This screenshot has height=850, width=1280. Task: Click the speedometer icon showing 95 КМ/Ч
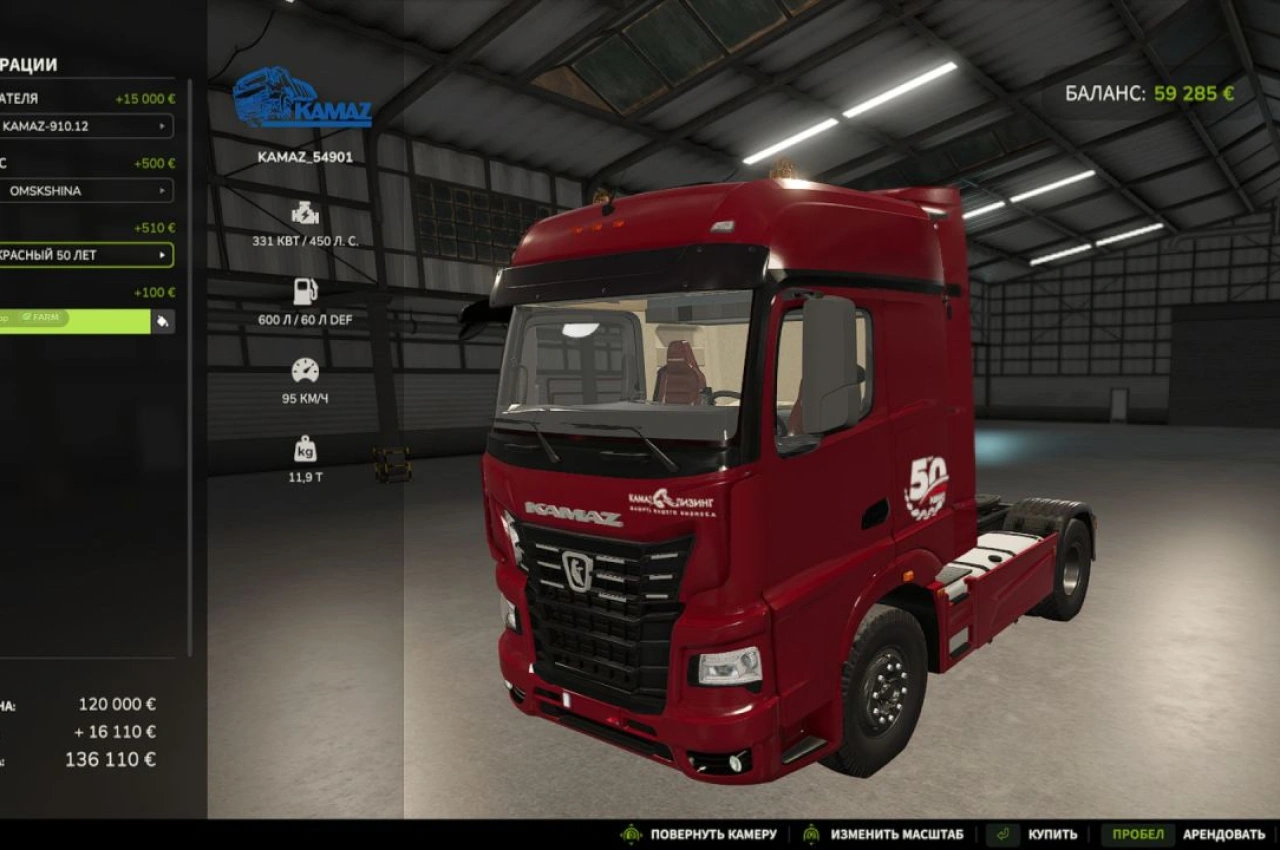(303, 369)
